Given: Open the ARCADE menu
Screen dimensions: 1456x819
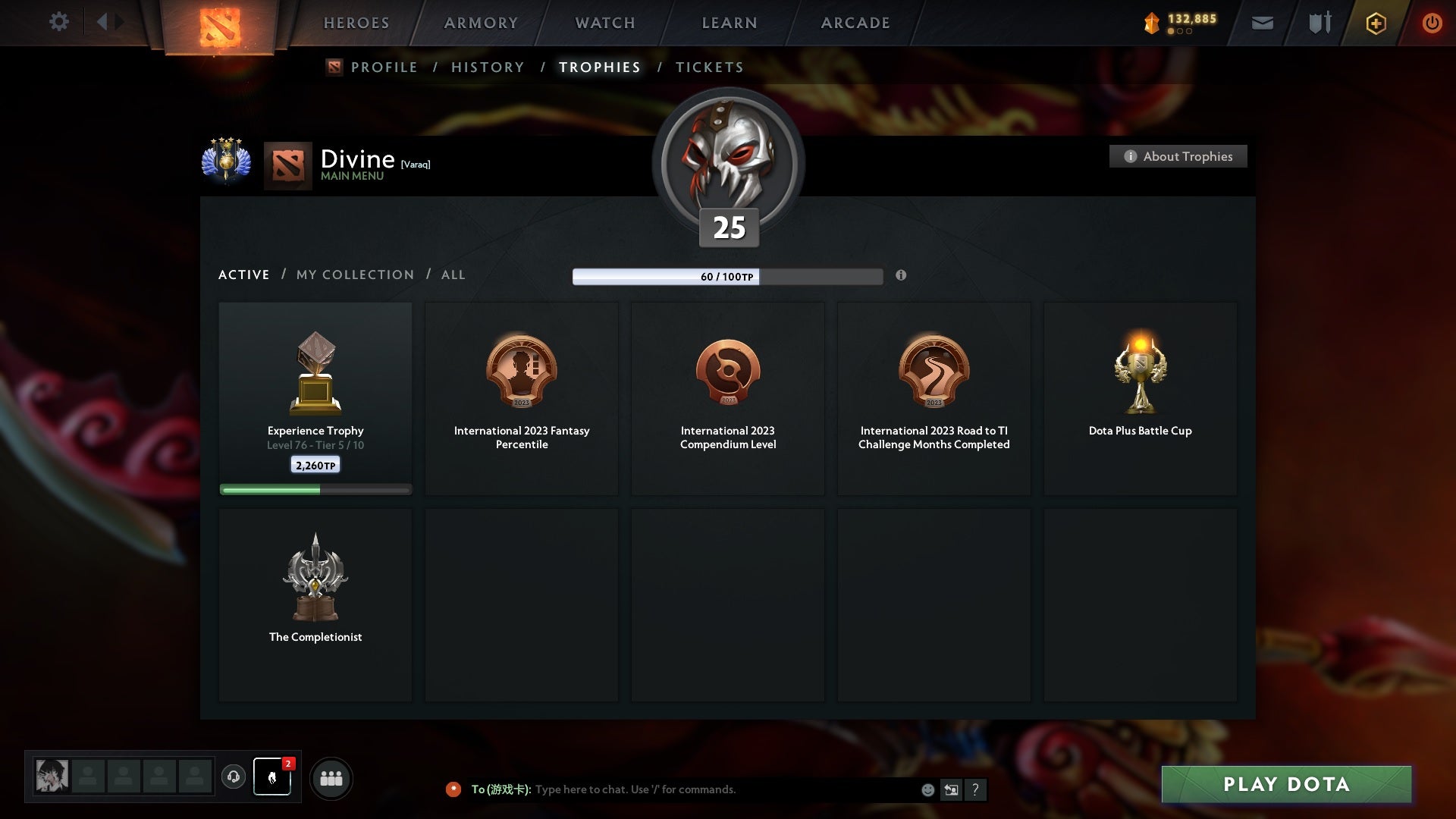Looking at the screenshot, I should [x=855, y=23].
